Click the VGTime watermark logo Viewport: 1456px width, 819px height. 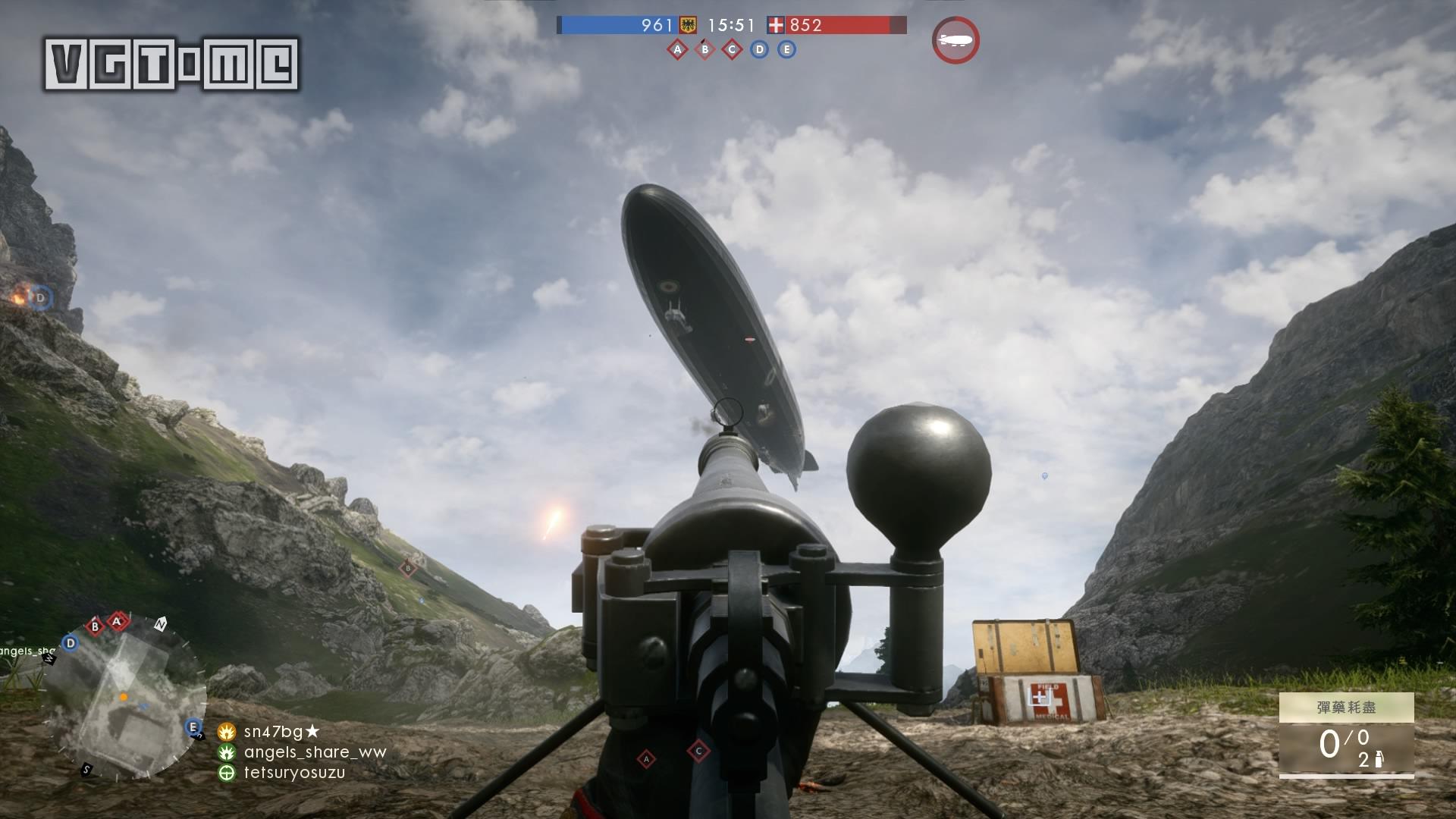(171, 64)
